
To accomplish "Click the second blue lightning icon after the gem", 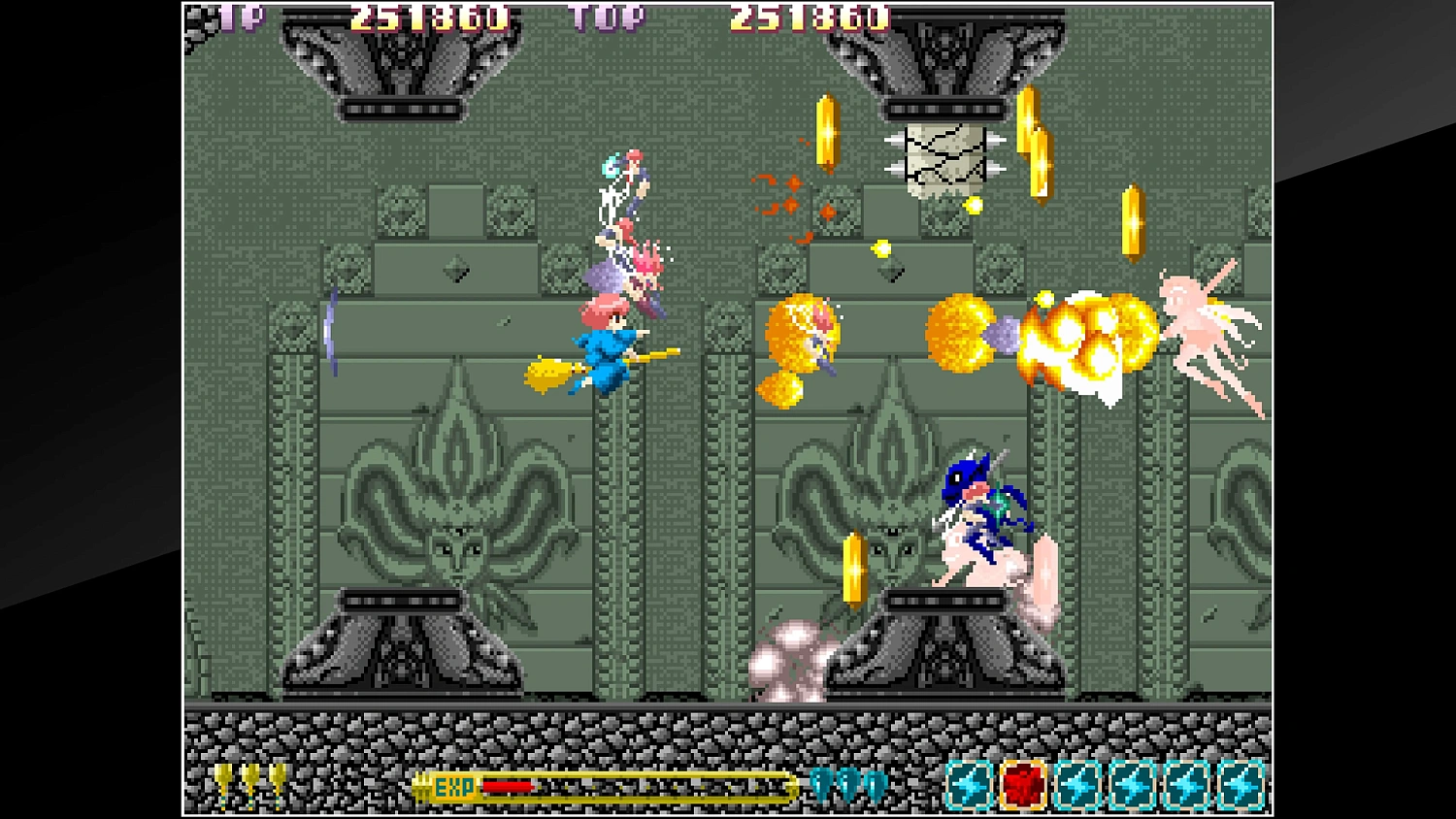I will point(1077,784).
